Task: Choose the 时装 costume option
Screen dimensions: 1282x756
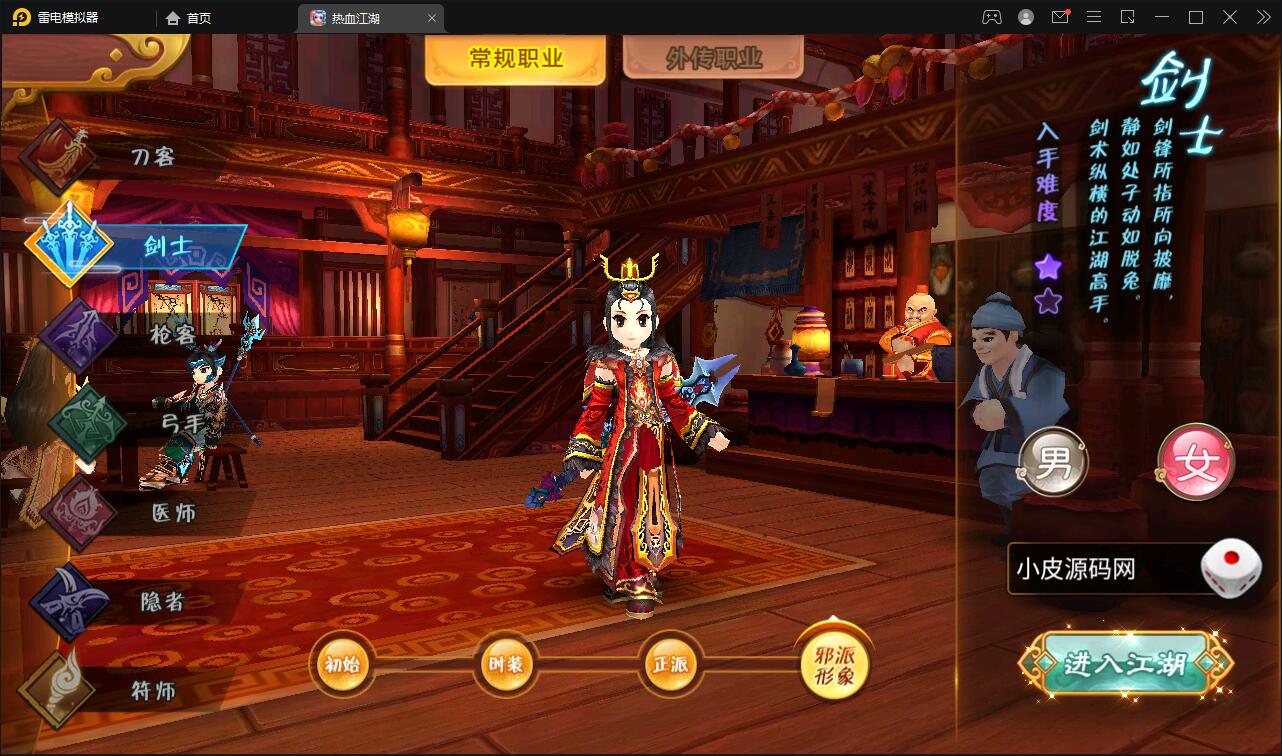Action: pos(506,662)
